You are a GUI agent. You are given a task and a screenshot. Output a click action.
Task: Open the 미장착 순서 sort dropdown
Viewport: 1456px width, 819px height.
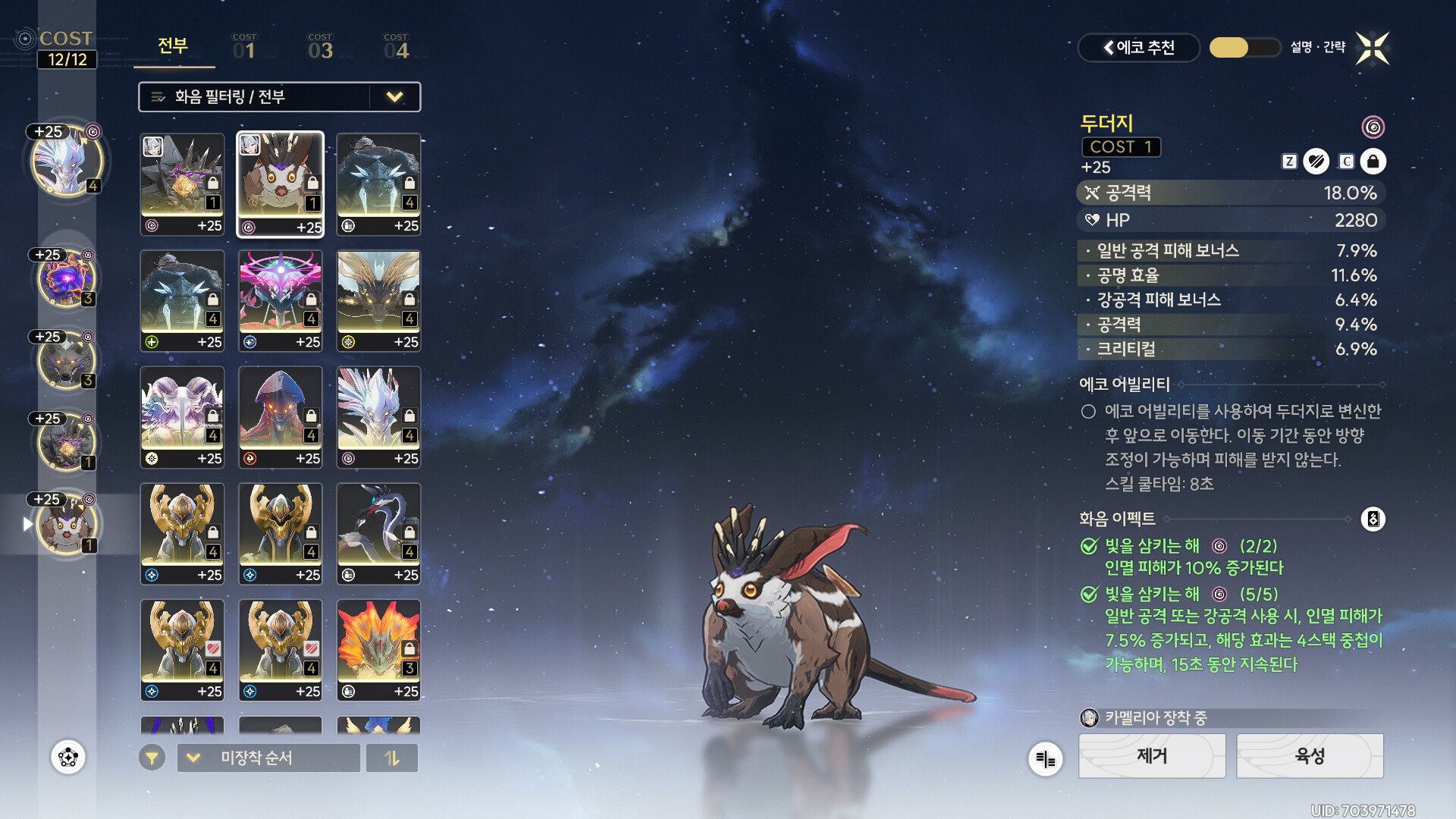[x=268, y=758]
